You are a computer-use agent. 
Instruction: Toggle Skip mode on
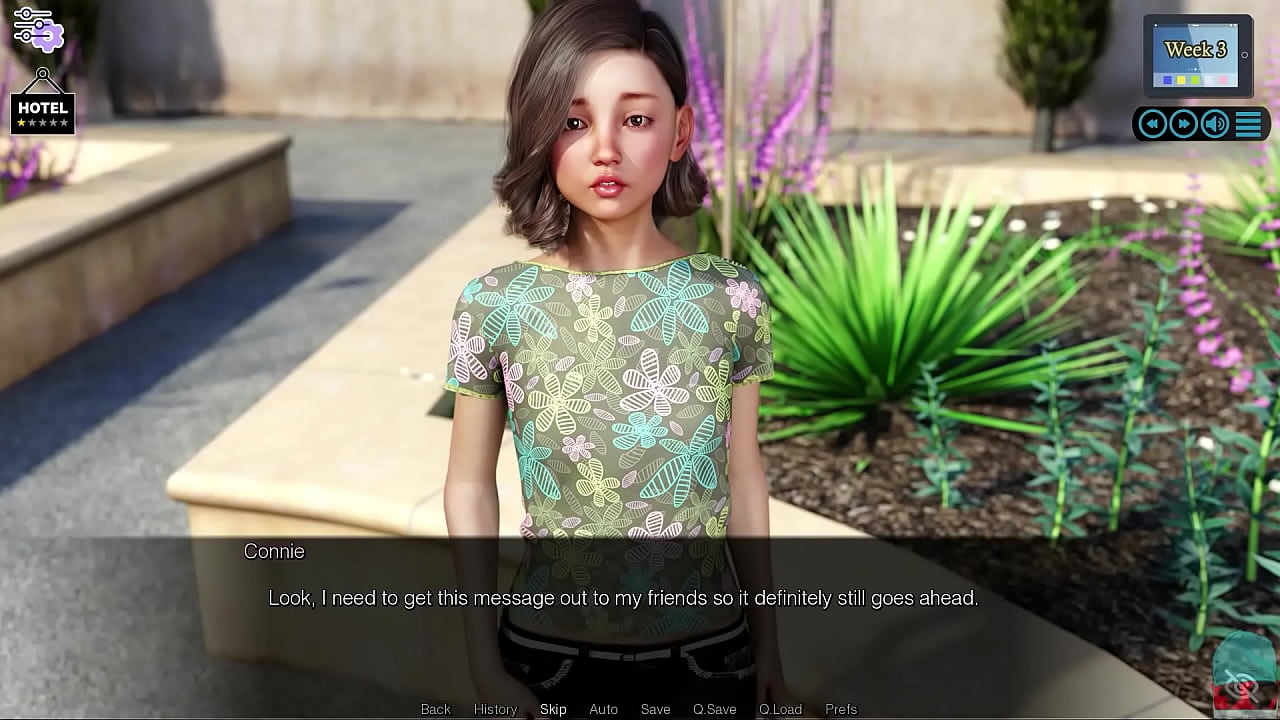(553, 708)
